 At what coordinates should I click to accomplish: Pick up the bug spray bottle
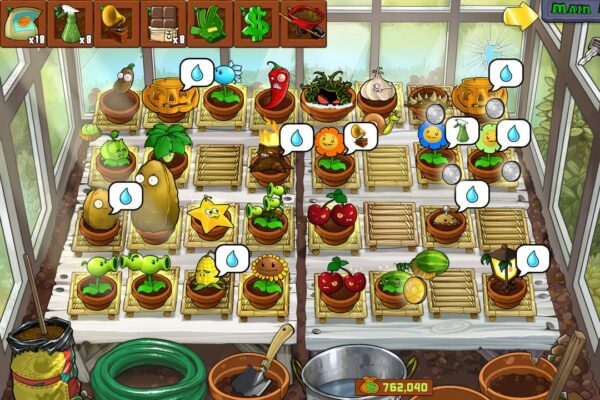pyautogui.click(x=68, y=22)
